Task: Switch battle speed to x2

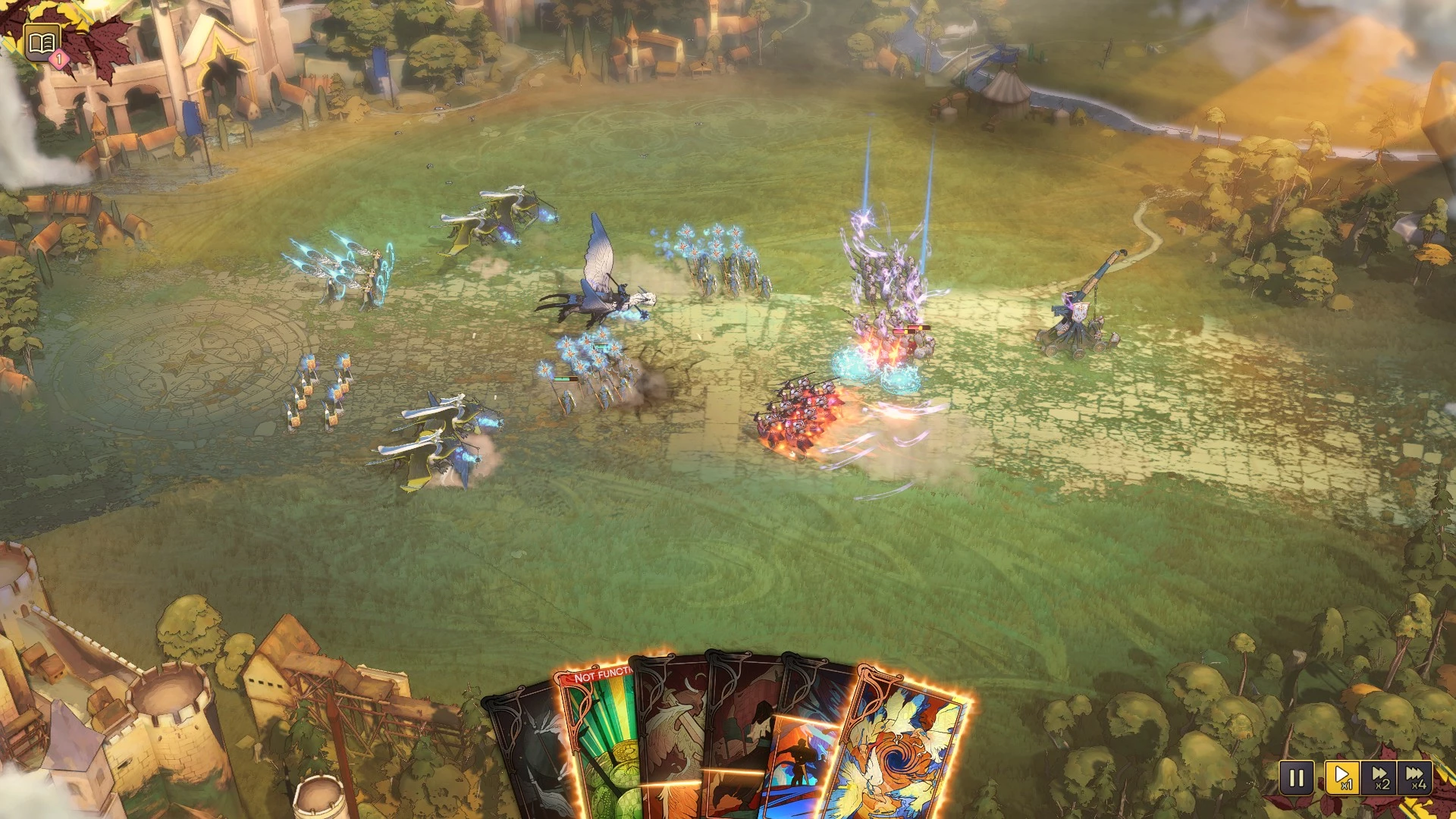Action: pos(1379,778)
